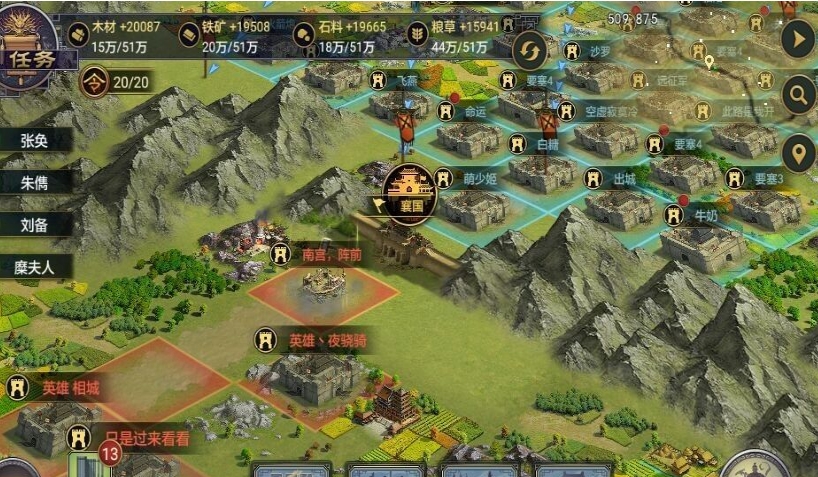Open the icon with red 13 badge
818x477 pixels.
(x=88, y=461)
